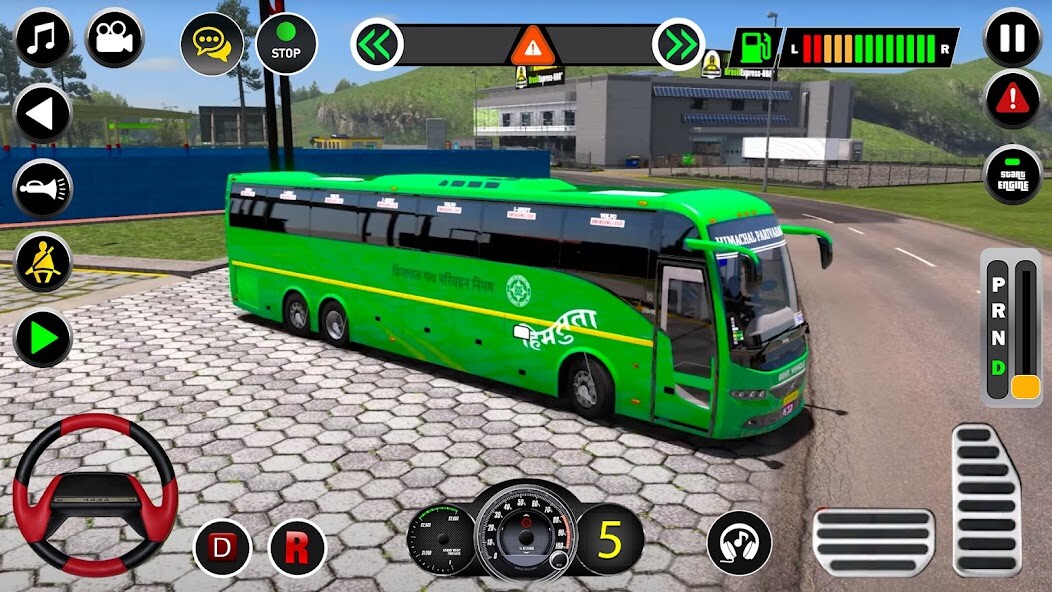Screen dimensions: 1052x592
Task: Tap the wide brake pedal
Action: pyautogui.click(x=873, y=542)
